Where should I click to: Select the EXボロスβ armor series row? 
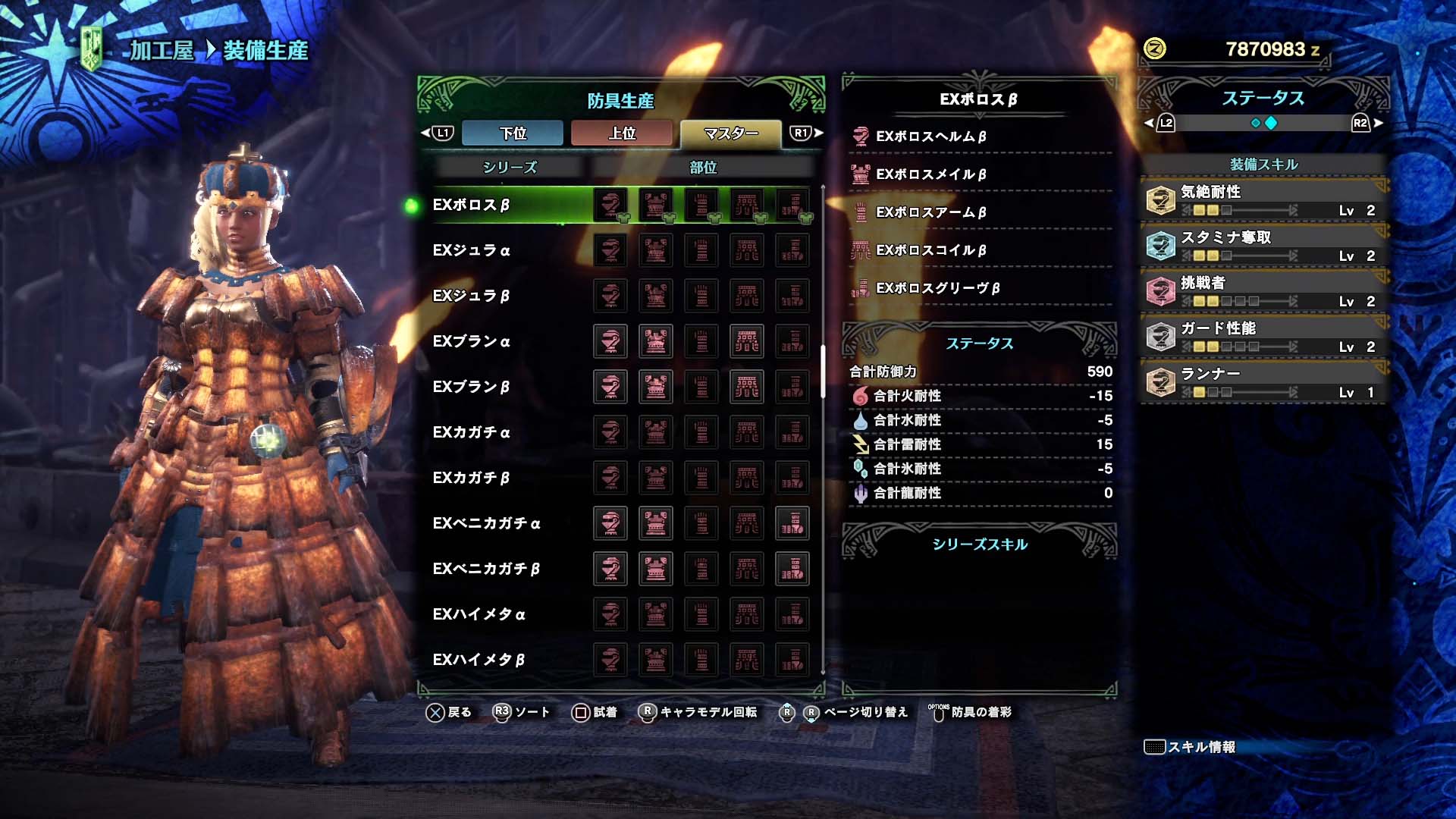471,205
